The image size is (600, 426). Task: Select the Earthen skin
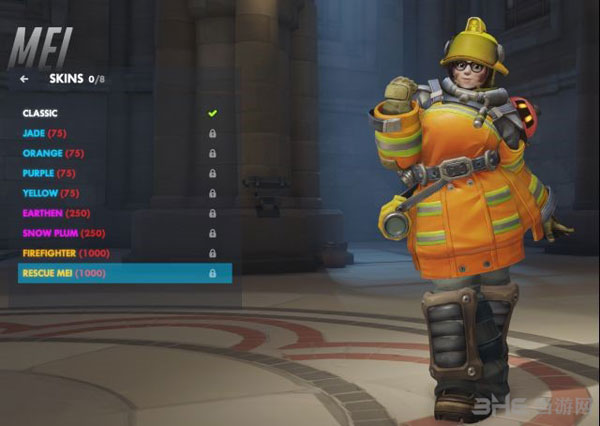tap(56, 213)
